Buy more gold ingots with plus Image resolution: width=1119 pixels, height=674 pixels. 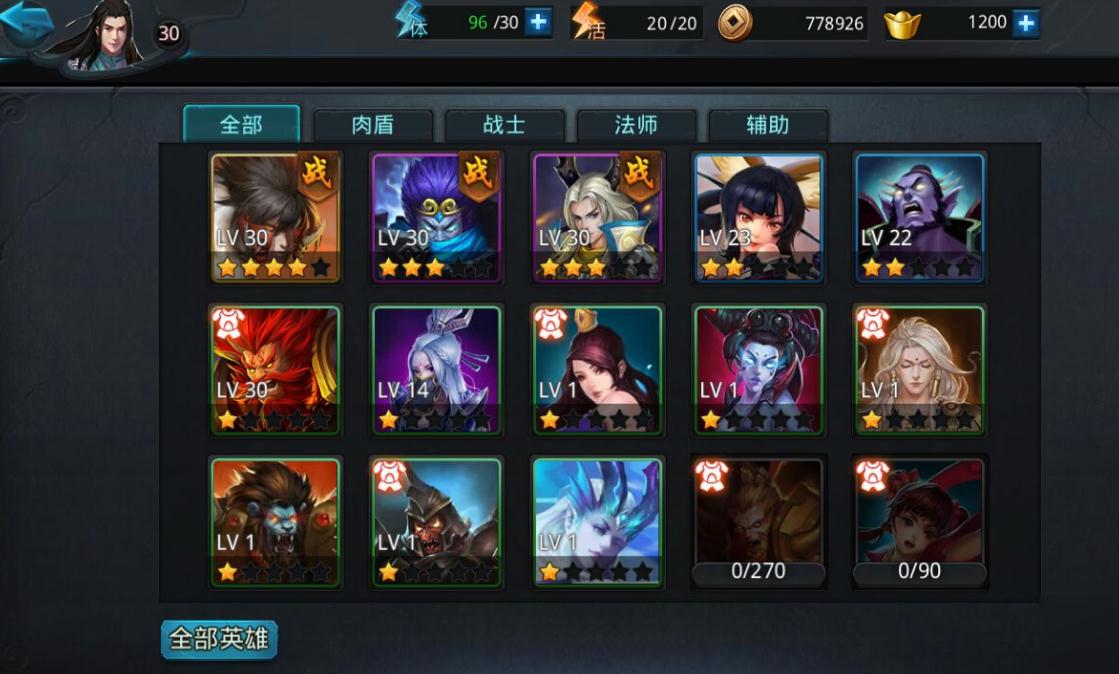pos(1025,22)
